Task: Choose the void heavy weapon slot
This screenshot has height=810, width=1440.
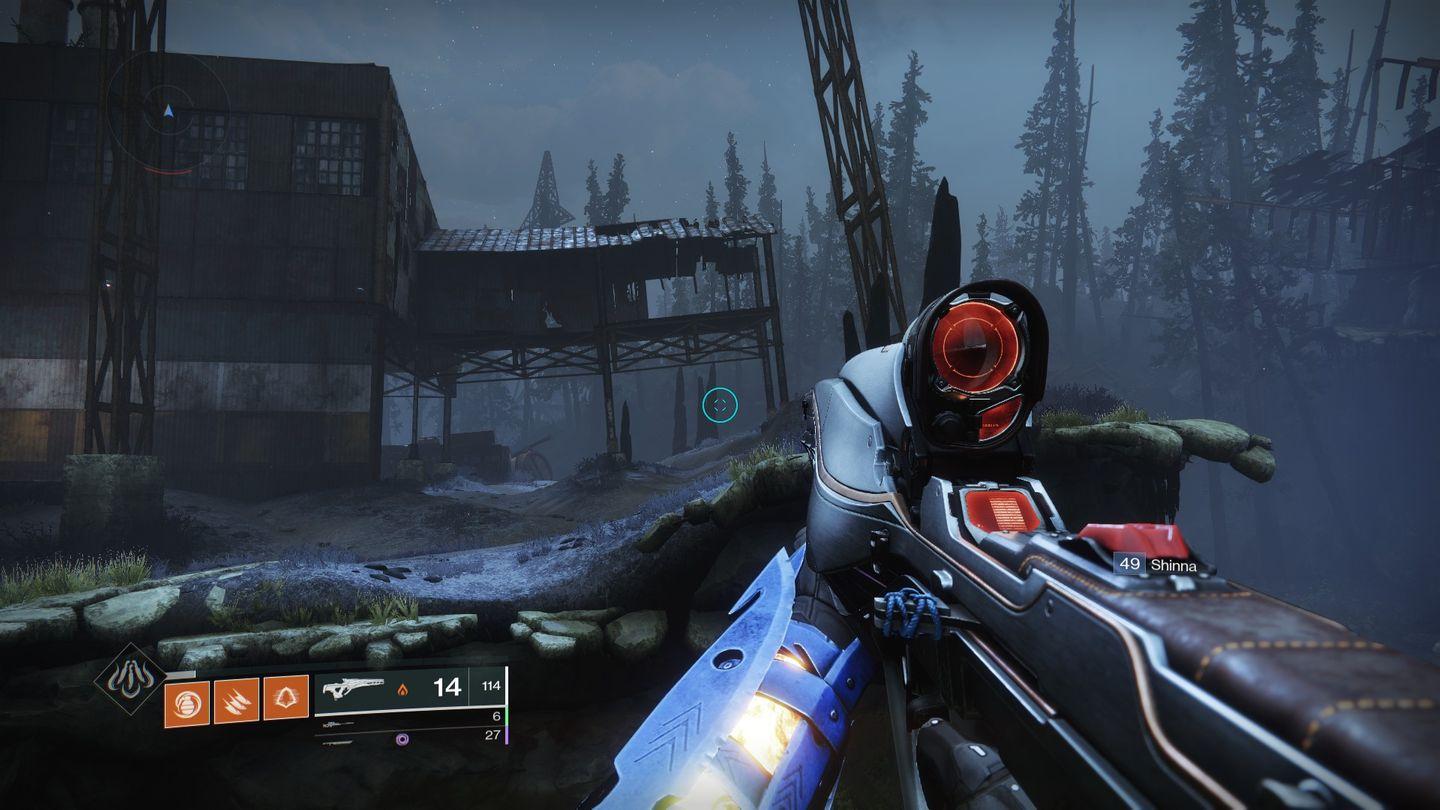Action: [x=410, y=739]
